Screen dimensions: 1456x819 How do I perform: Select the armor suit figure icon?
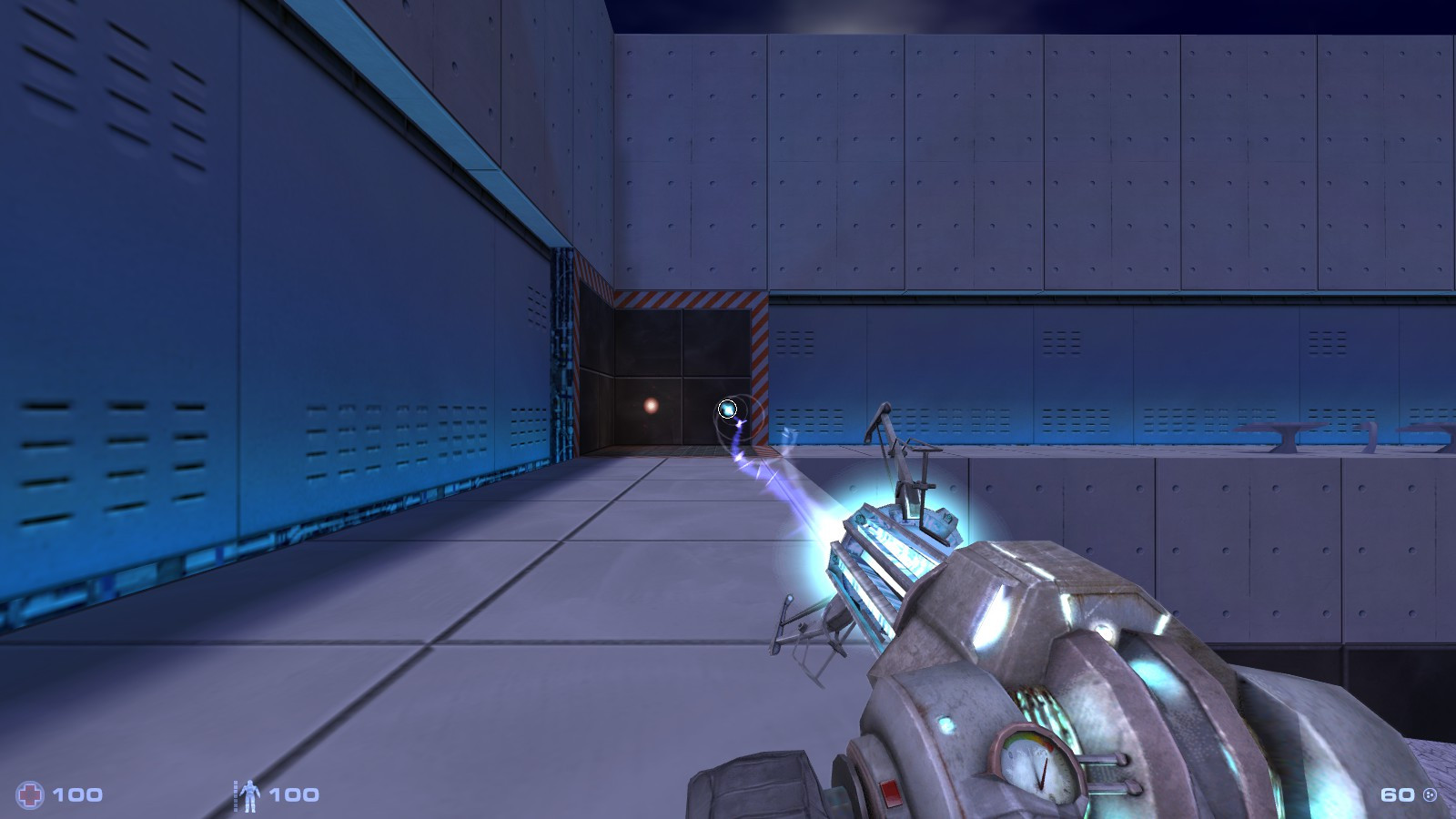pos(249,794)
